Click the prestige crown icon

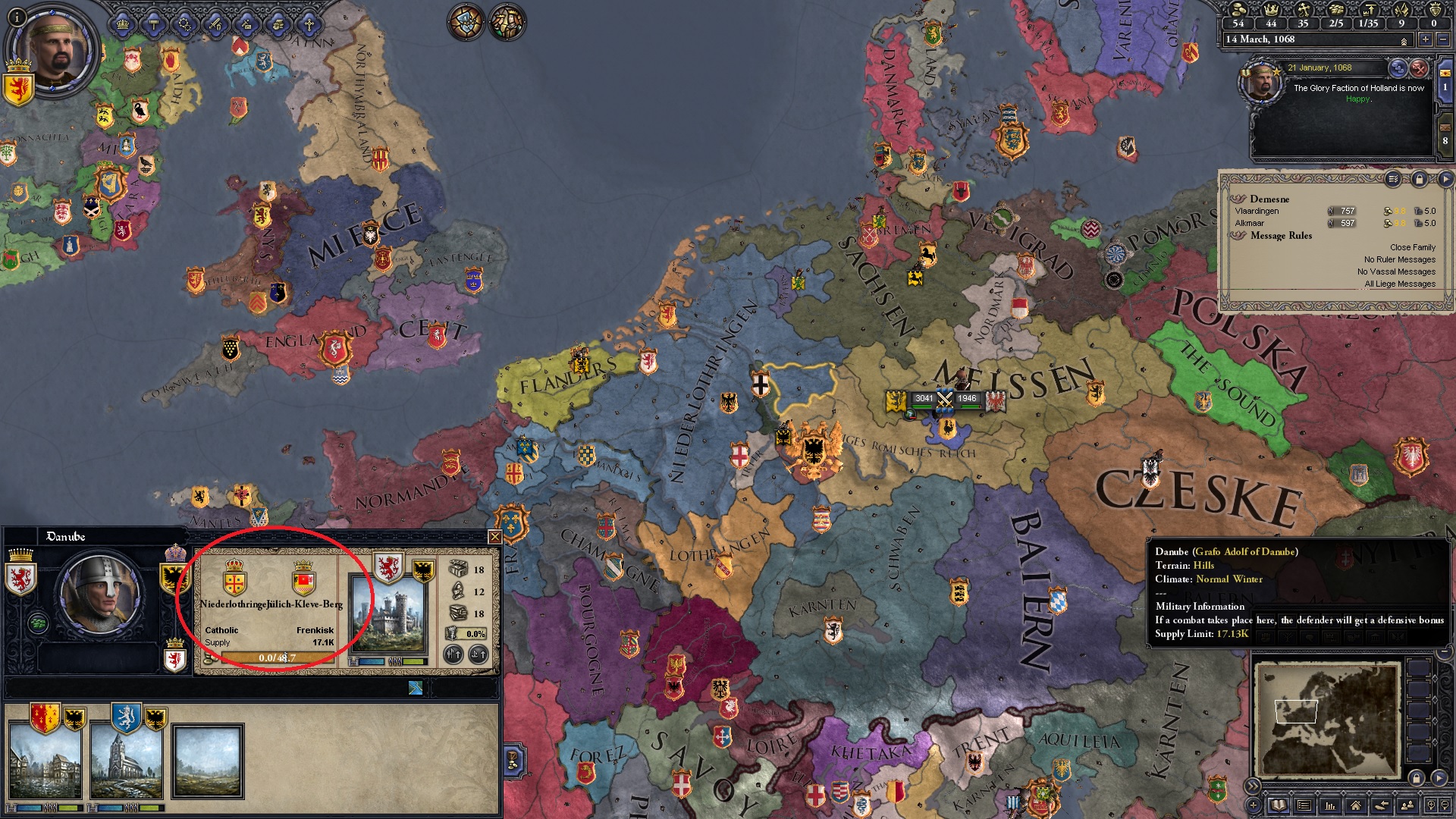[1272, 11]
